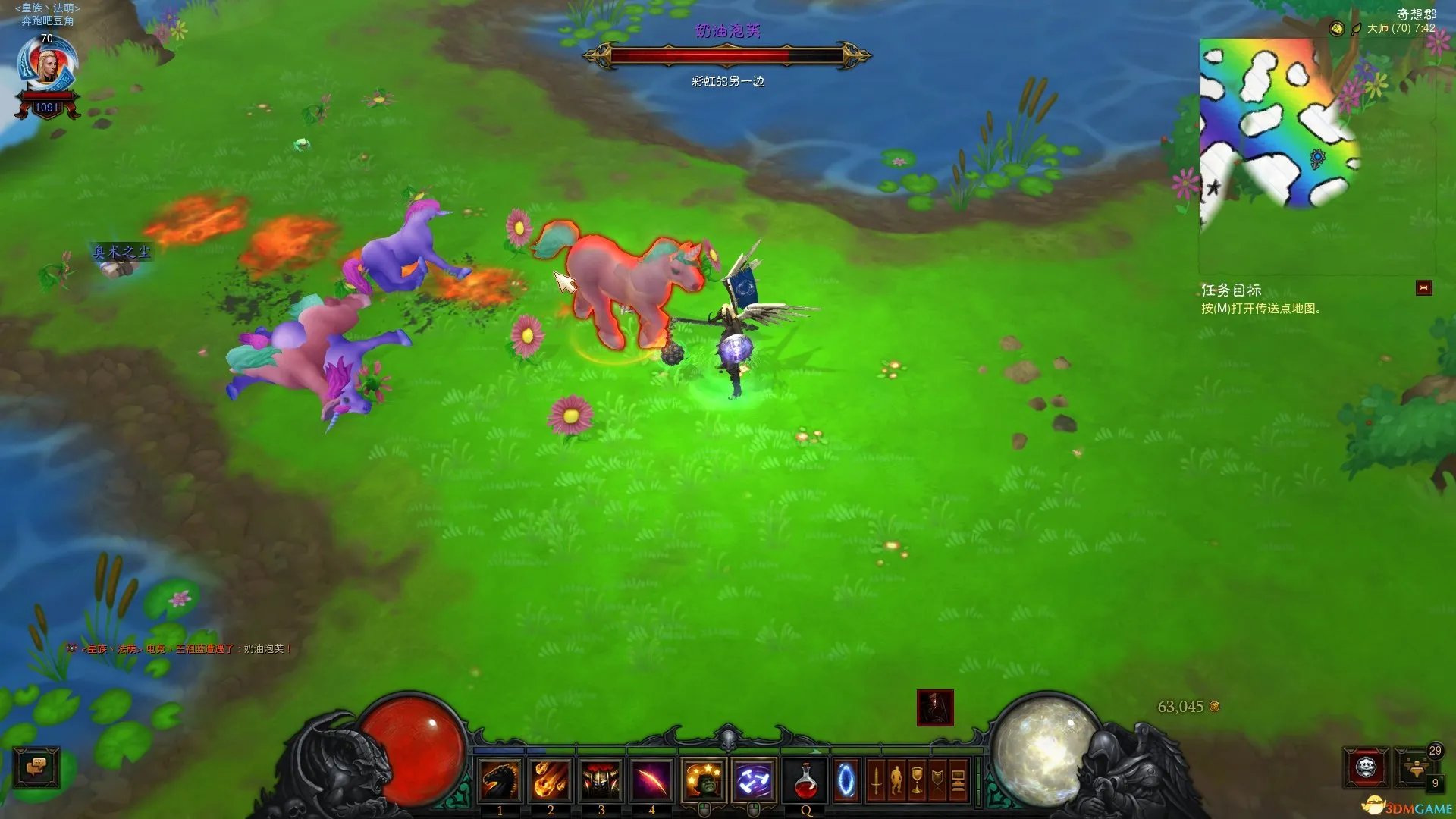Drink the red health potion
The height and width of the screenshot is (819, 1456).
click(805, 780)
